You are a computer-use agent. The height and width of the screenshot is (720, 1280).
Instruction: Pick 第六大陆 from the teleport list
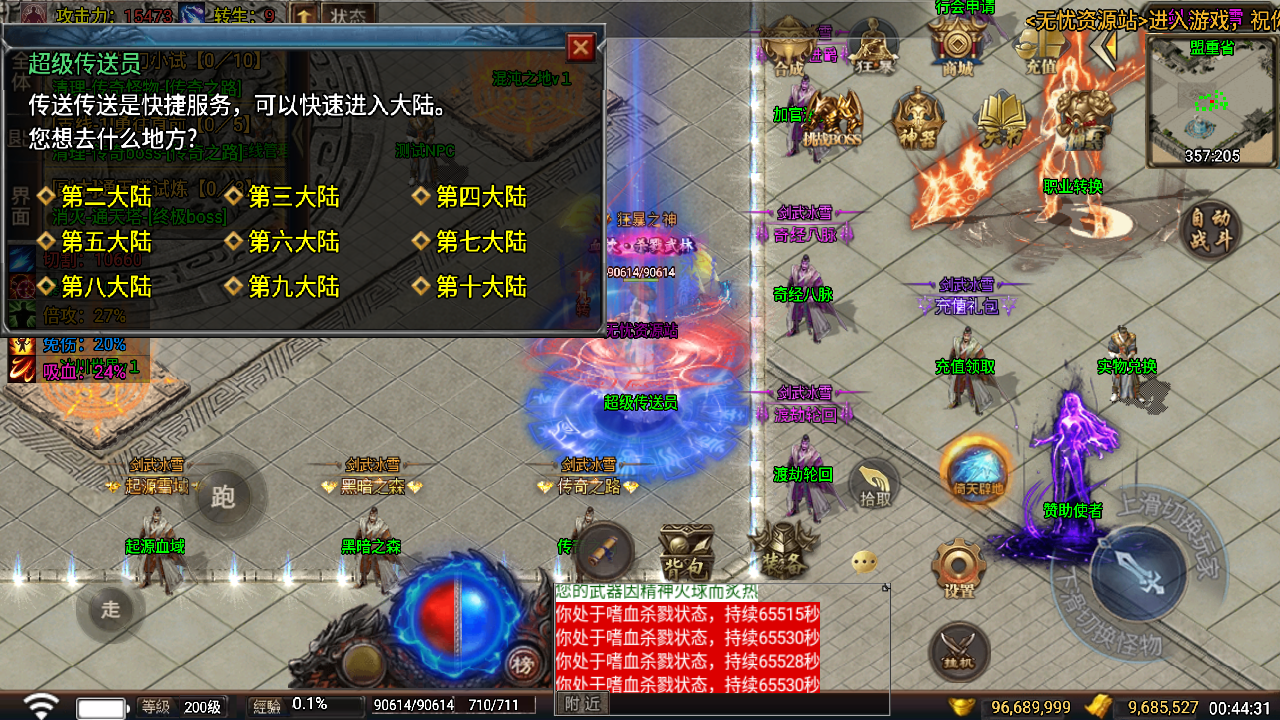point(294,242)
